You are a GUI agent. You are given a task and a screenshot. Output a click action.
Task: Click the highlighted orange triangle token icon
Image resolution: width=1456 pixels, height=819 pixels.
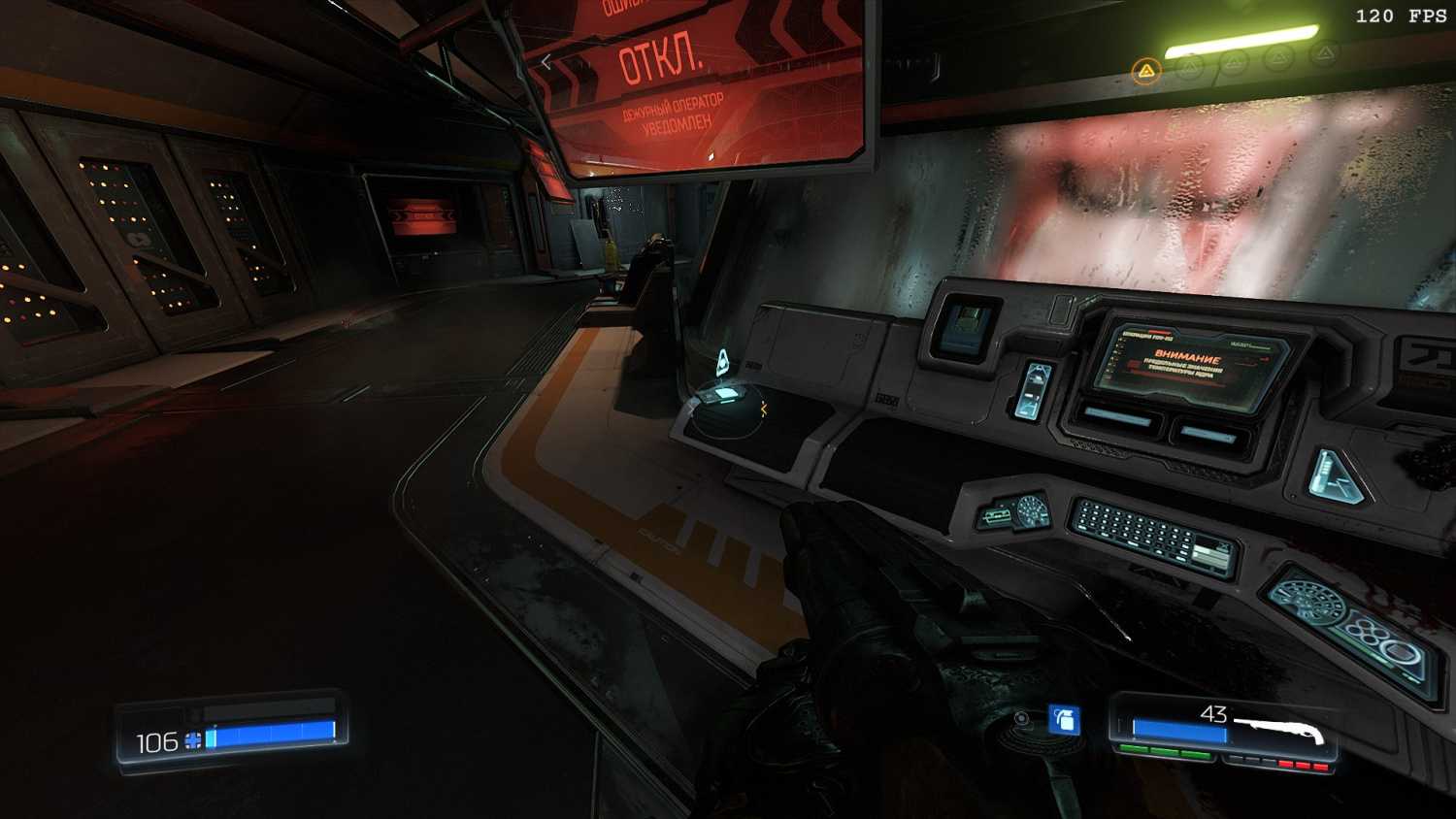pyautogui.click(x=1146, y=71)
